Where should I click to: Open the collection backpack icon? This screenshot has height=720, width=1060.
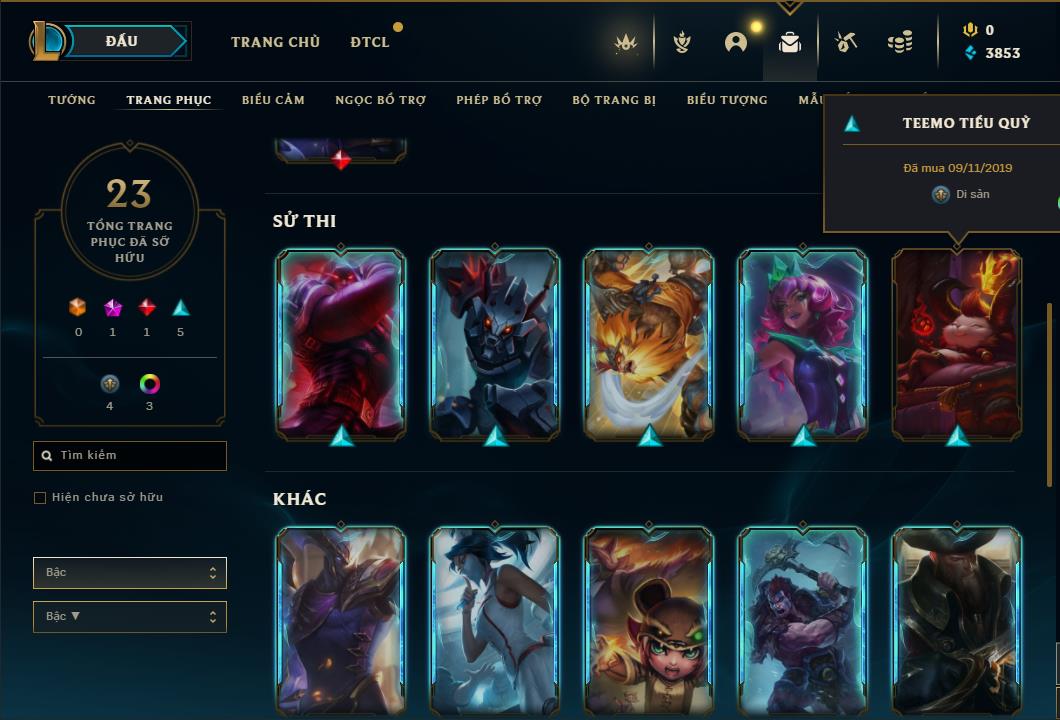tap(790, 42)
